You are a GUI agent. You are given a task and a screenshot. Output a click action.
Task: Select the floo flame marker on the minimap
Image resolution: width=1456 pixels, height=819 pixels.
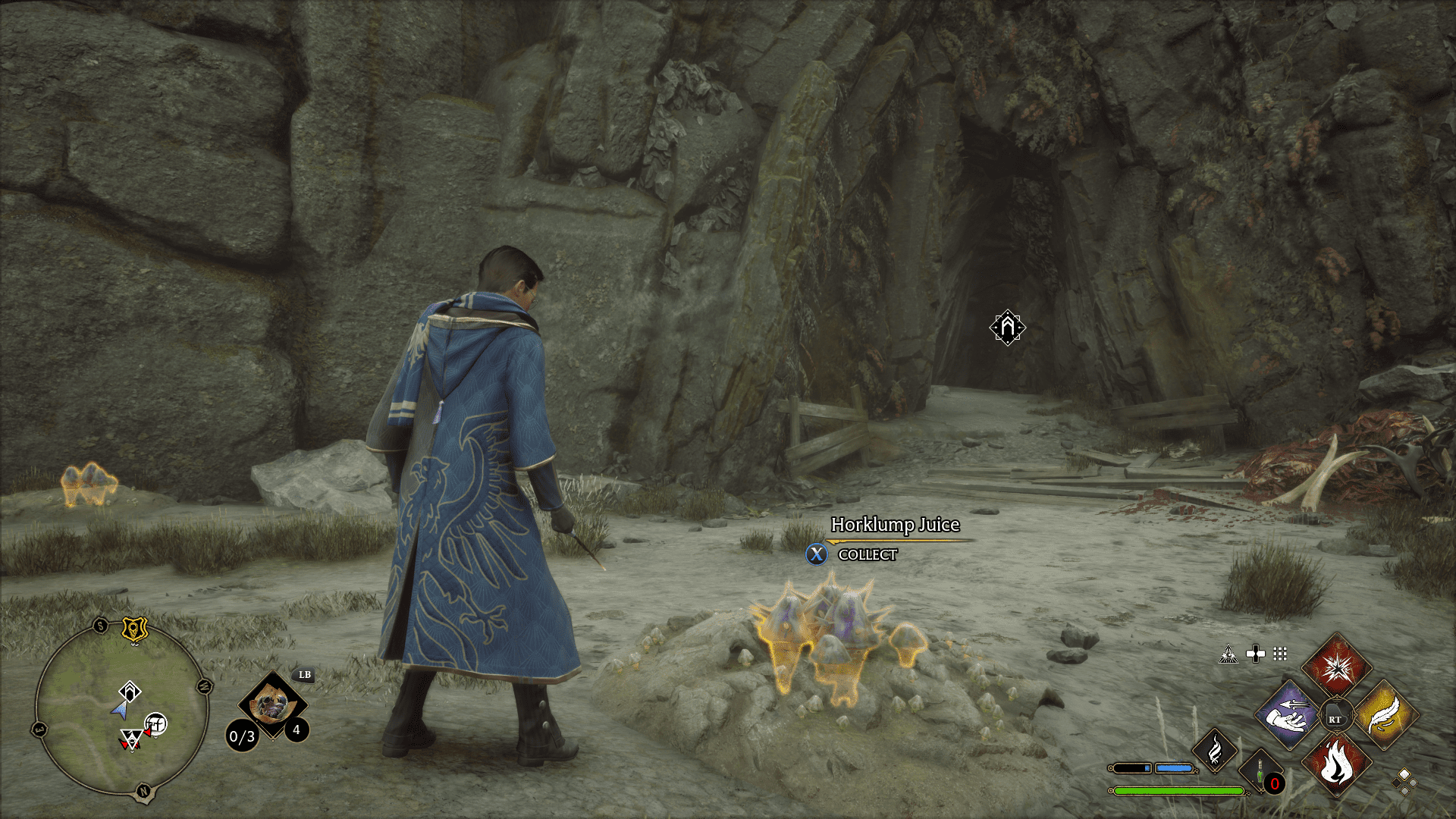130,691
